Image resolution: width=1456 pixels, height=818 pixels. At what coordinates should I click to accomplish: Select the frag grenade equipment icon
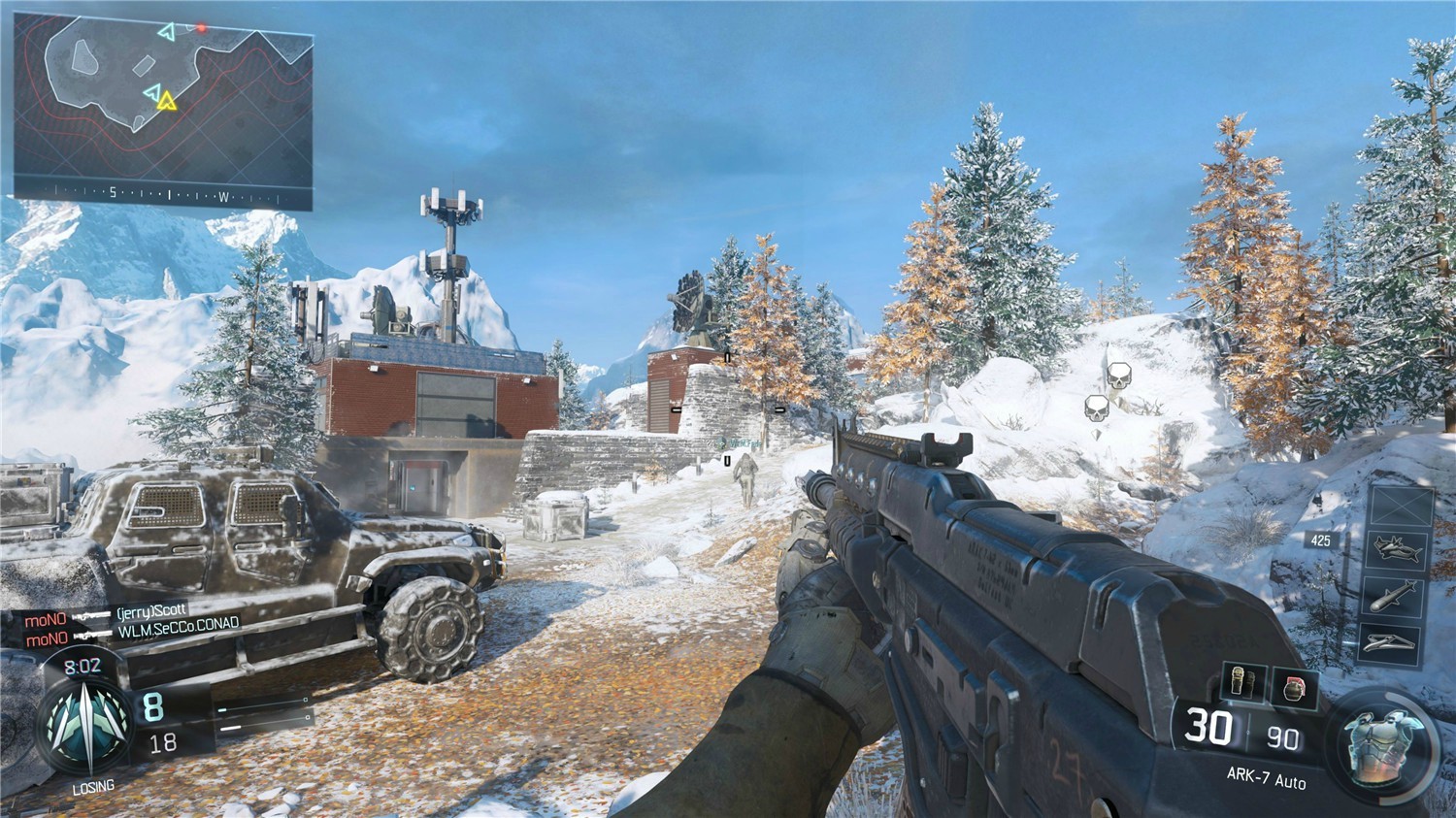click(x=1292, y=686)
